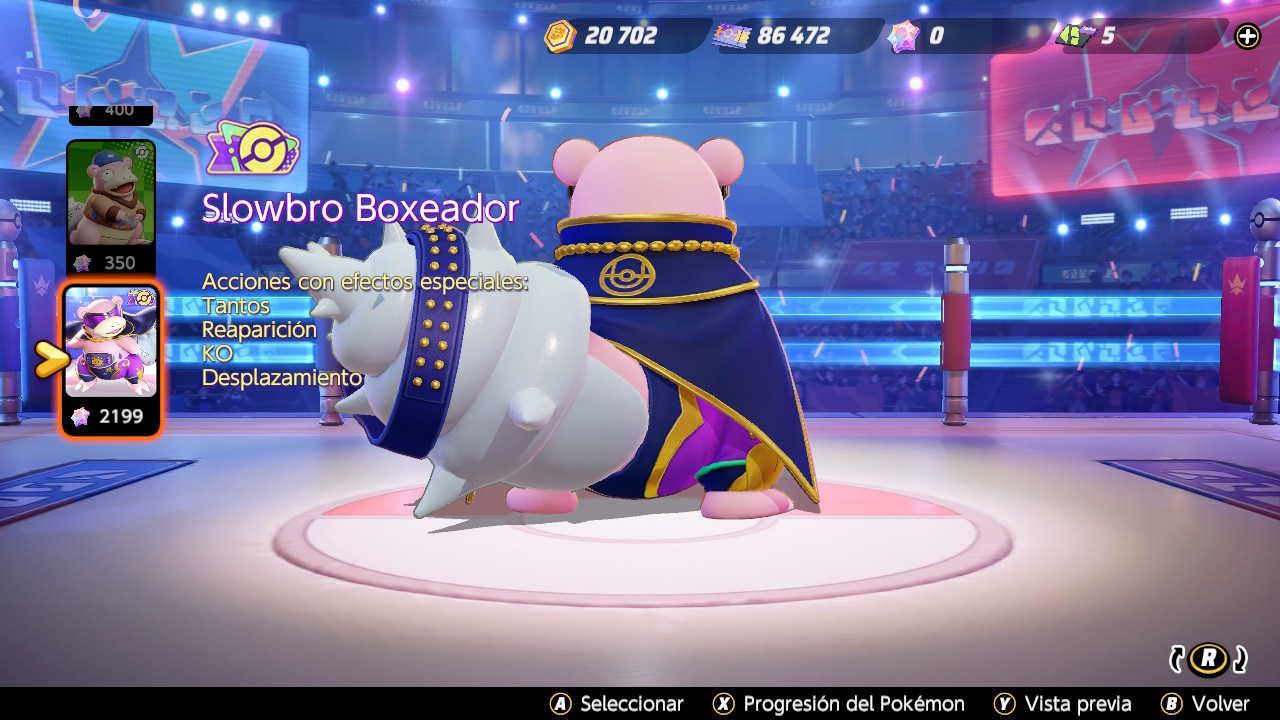Open Progresión del Pokémon
Viewport: 1280px width, 720px height.
tap(838, 704)
